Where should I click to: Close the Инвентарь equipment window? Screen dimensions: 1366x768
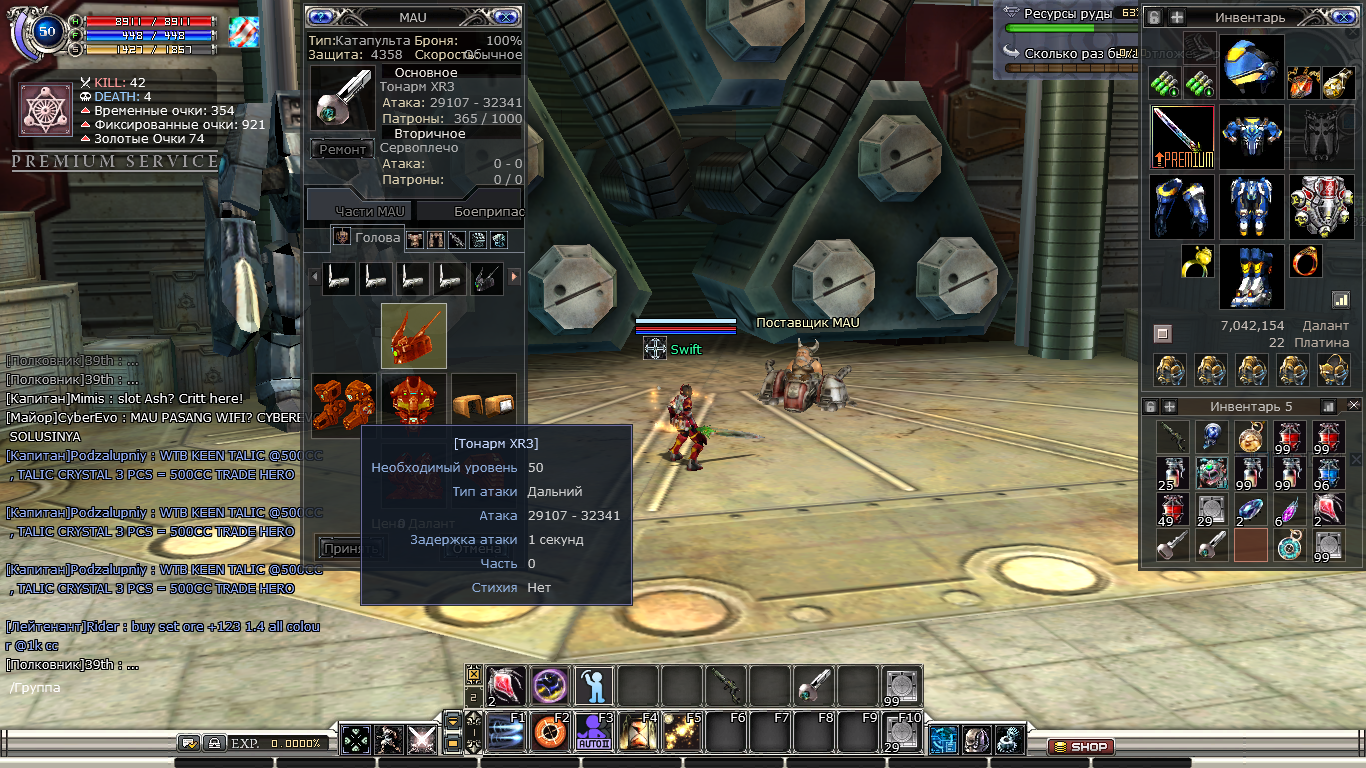[x=1342, y=17]
